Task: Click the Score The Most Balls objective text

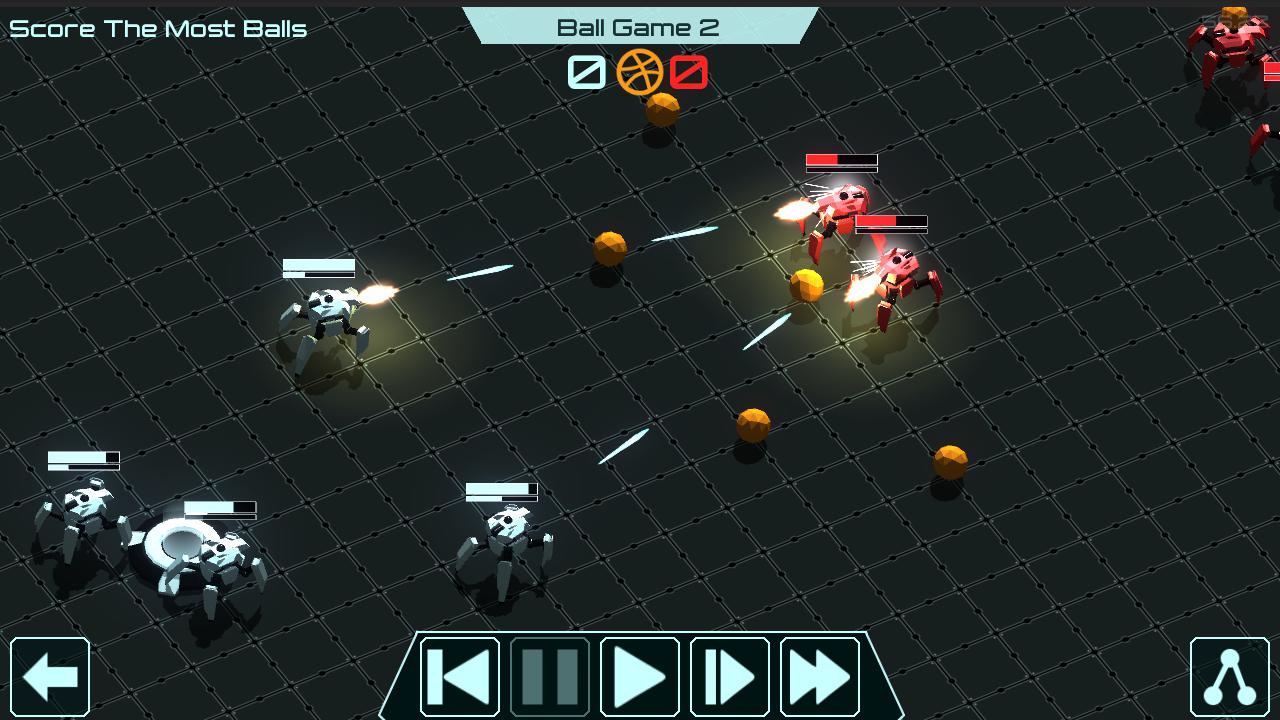Action: pos(157,28)
